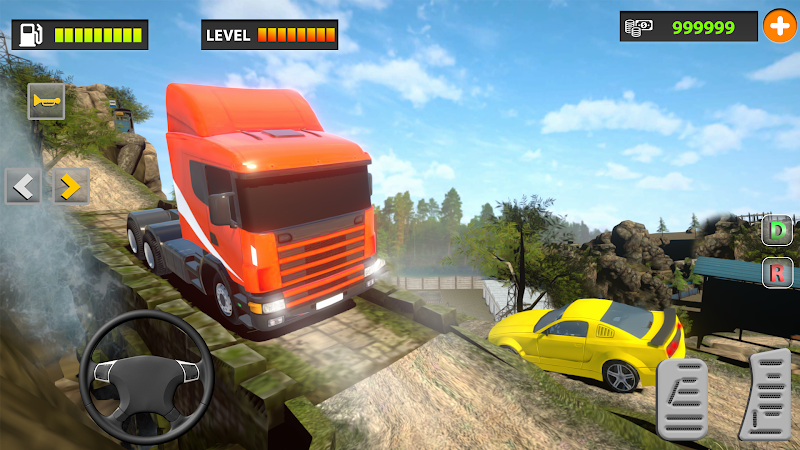Screen dimensions: 800x450
Task: Turn the steering wheel control
Action: coord(146,369)
